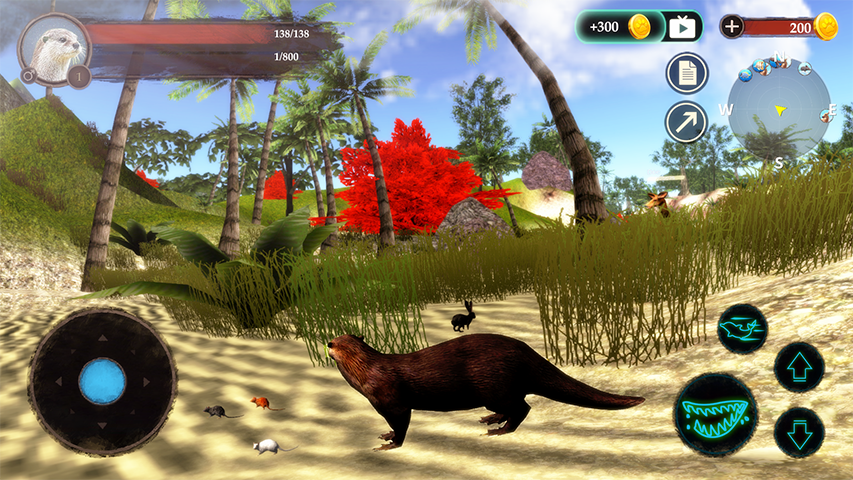Use the dash pounce ability icon
Viewport: 853px width, 480px height.
[742, 329]
